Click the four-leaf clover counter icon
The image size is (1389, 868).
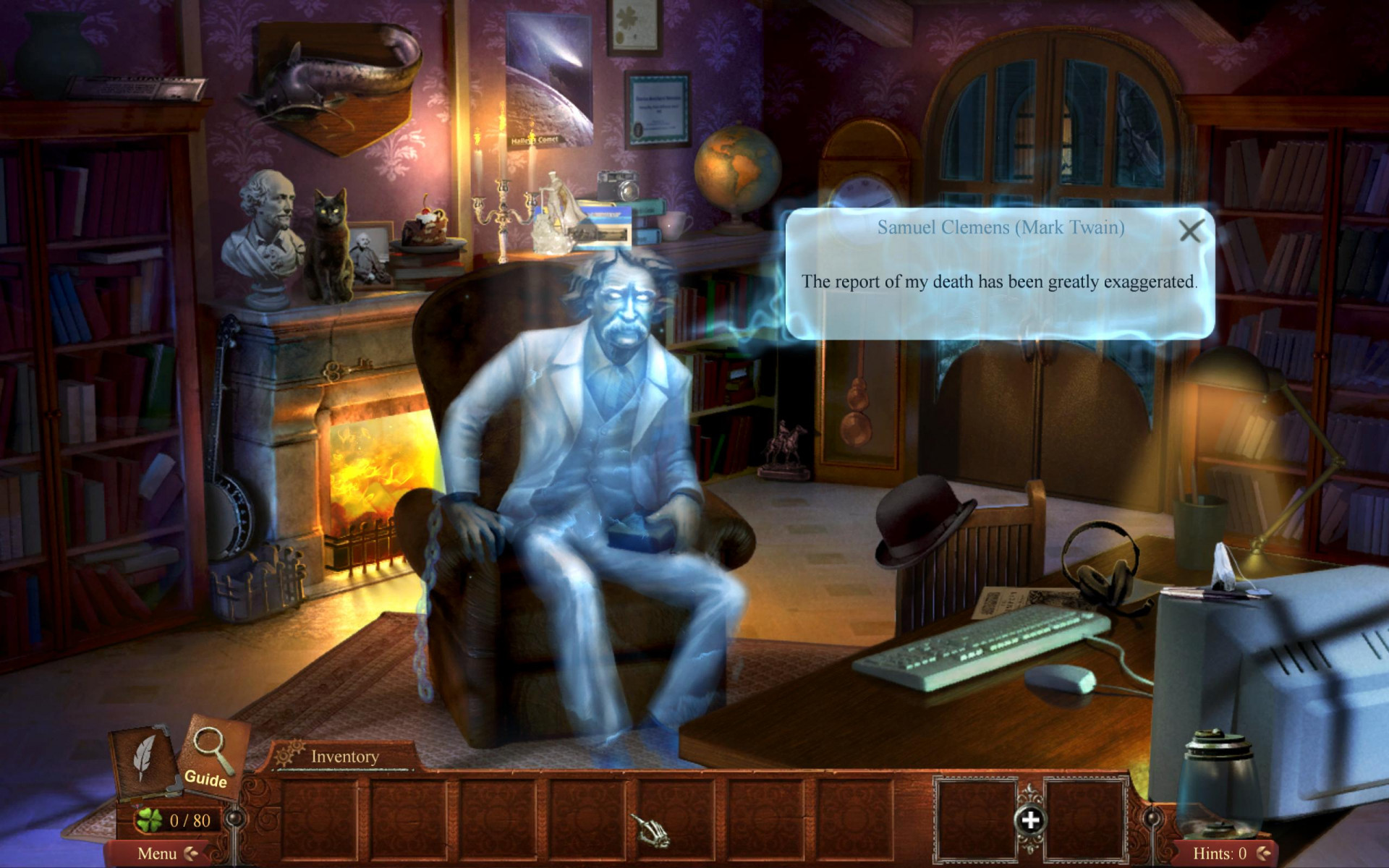coord(150,820)
